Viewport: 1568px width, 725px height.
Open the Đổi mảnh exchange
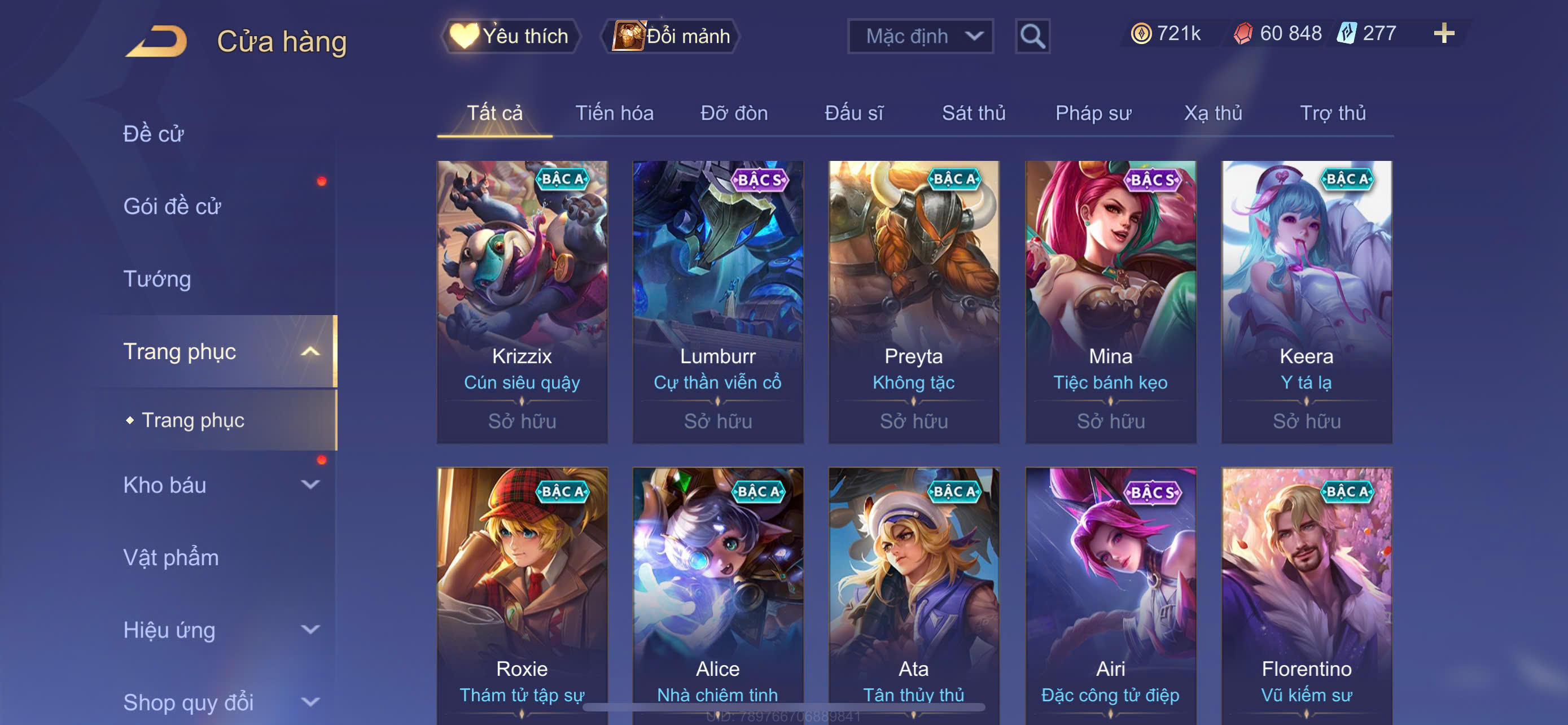coord(671,36)
